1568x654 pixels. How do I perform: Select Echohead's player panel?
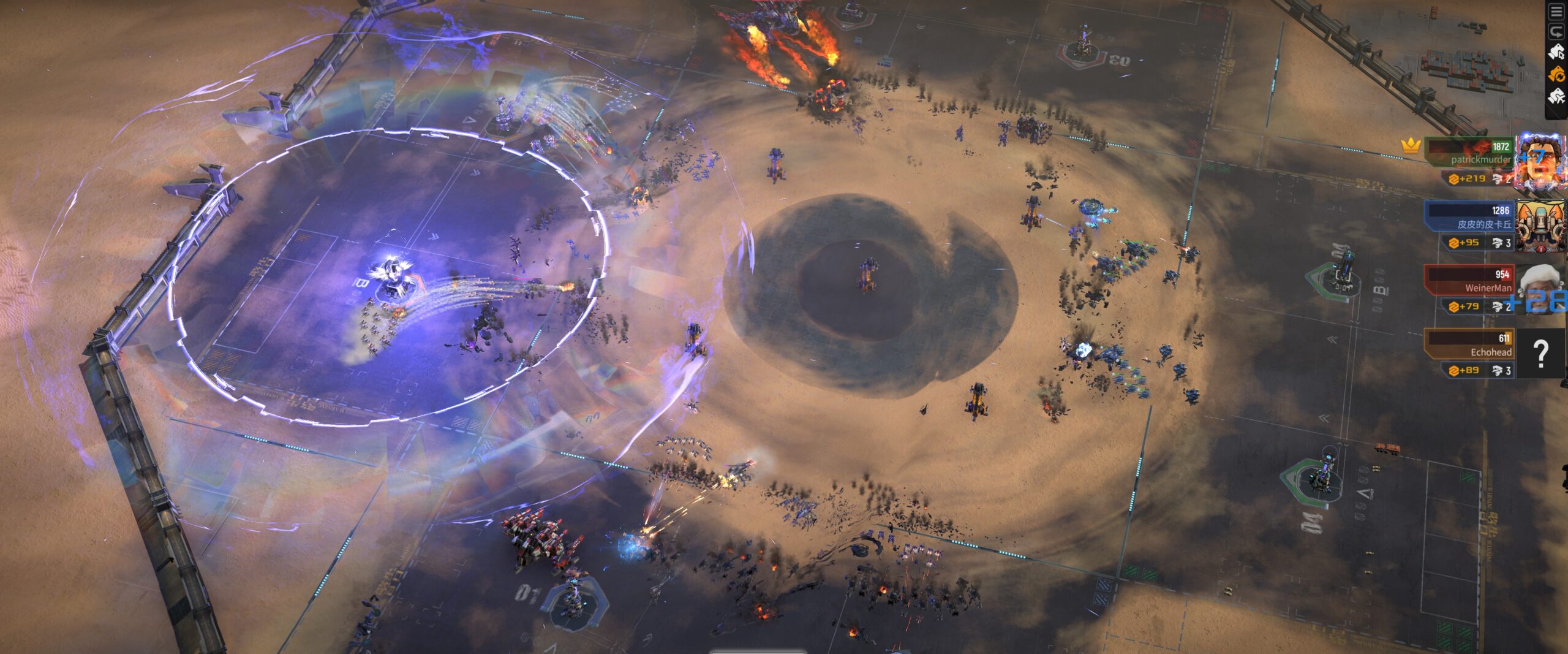(1470, 344)
